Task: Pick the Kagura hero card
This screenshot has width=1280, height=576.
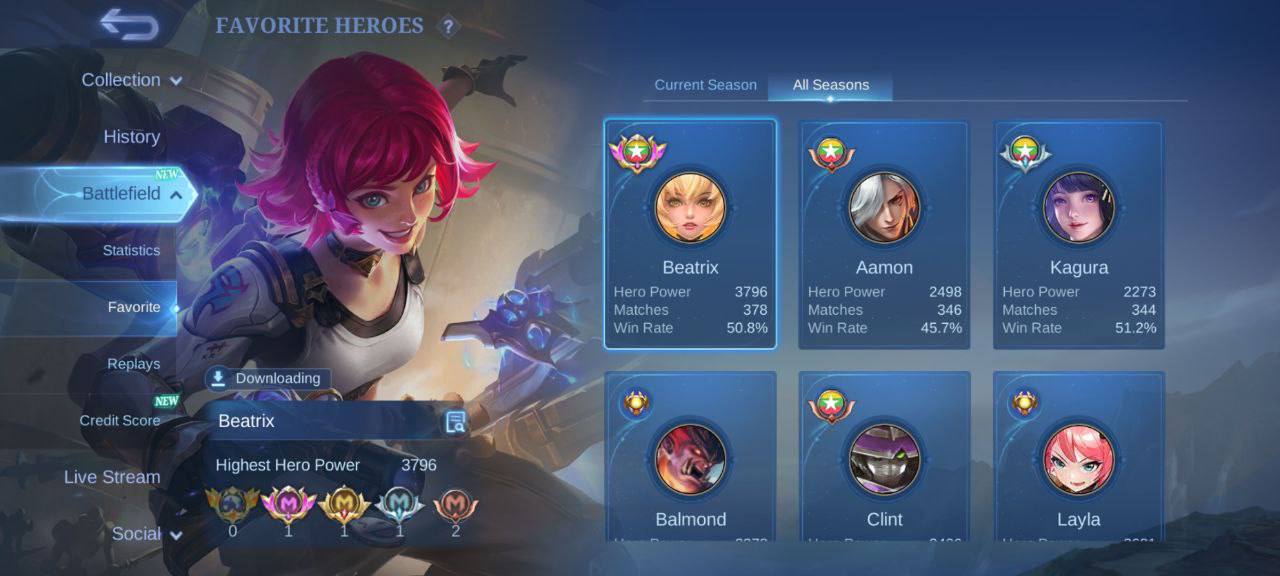Action: [1078, 234]
